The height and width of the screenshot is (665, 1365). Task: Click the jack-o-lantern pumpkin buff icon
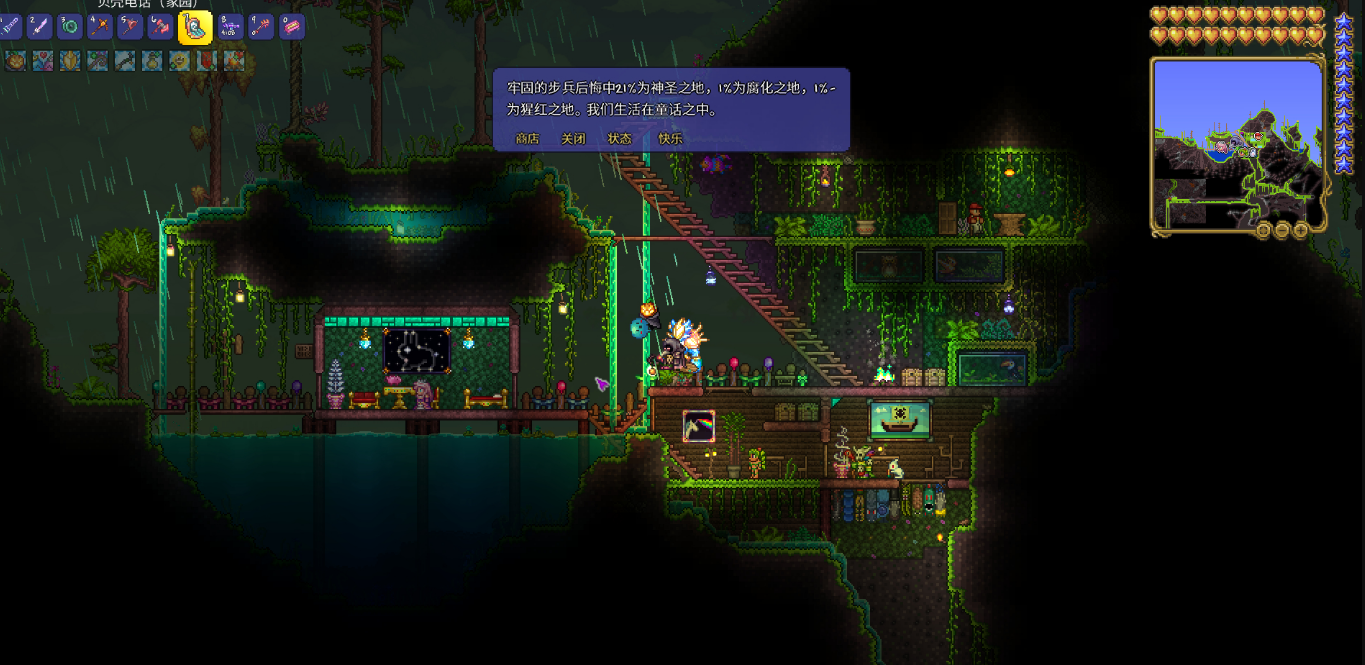click(x=15, y=61)
